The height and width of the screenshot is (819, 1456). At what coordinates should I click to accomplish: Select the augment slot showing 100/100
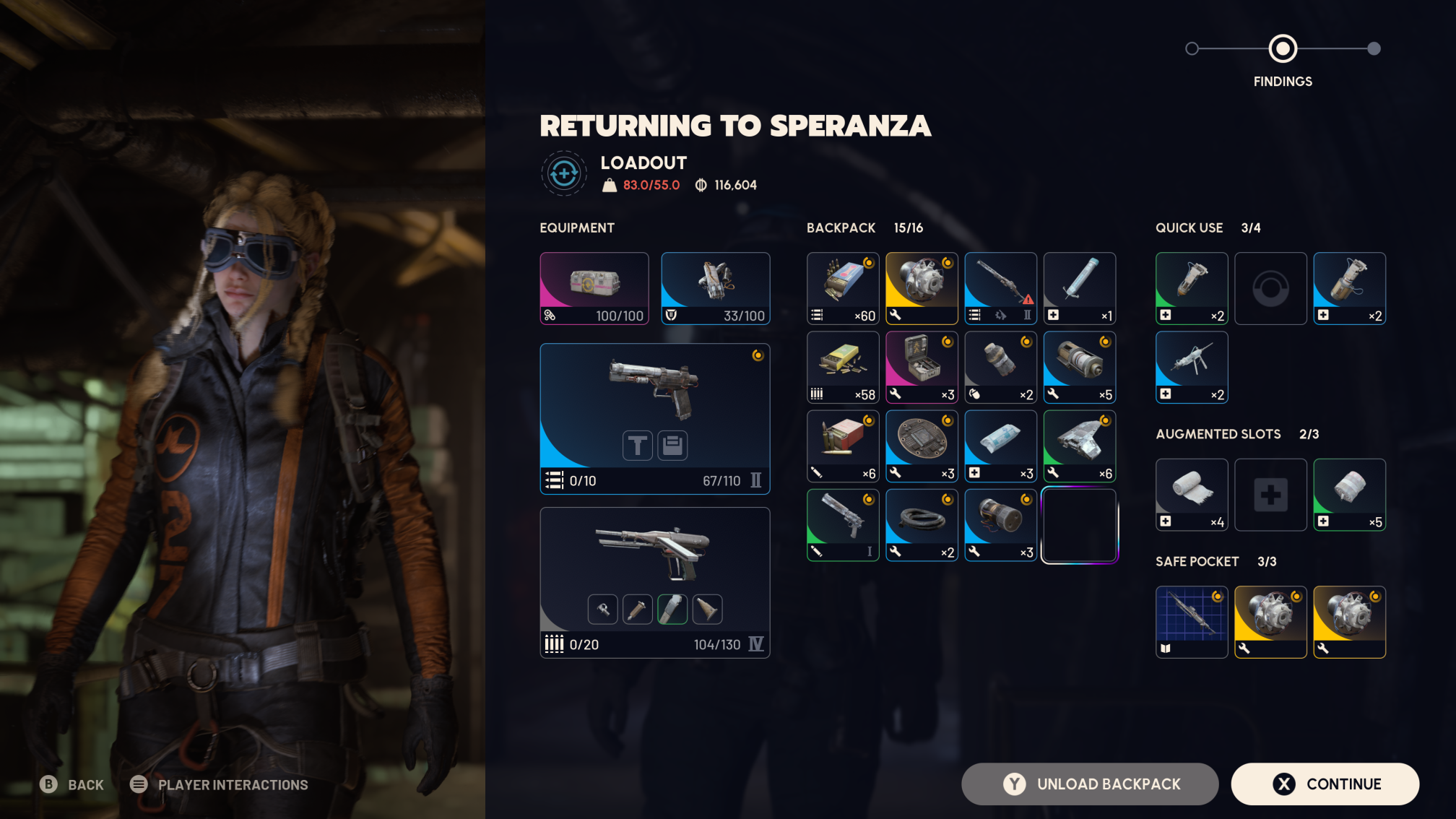(x=594, y=287)
